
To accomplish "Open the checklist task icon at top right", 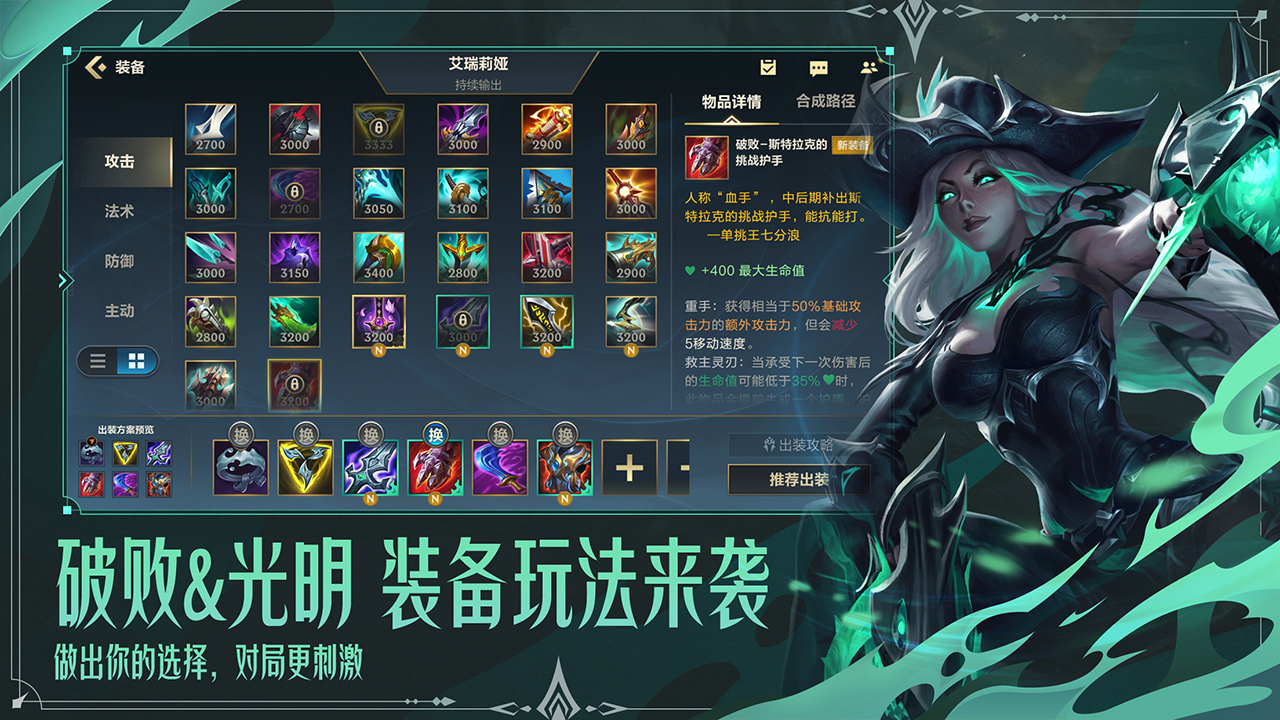I will coord(768,66).
